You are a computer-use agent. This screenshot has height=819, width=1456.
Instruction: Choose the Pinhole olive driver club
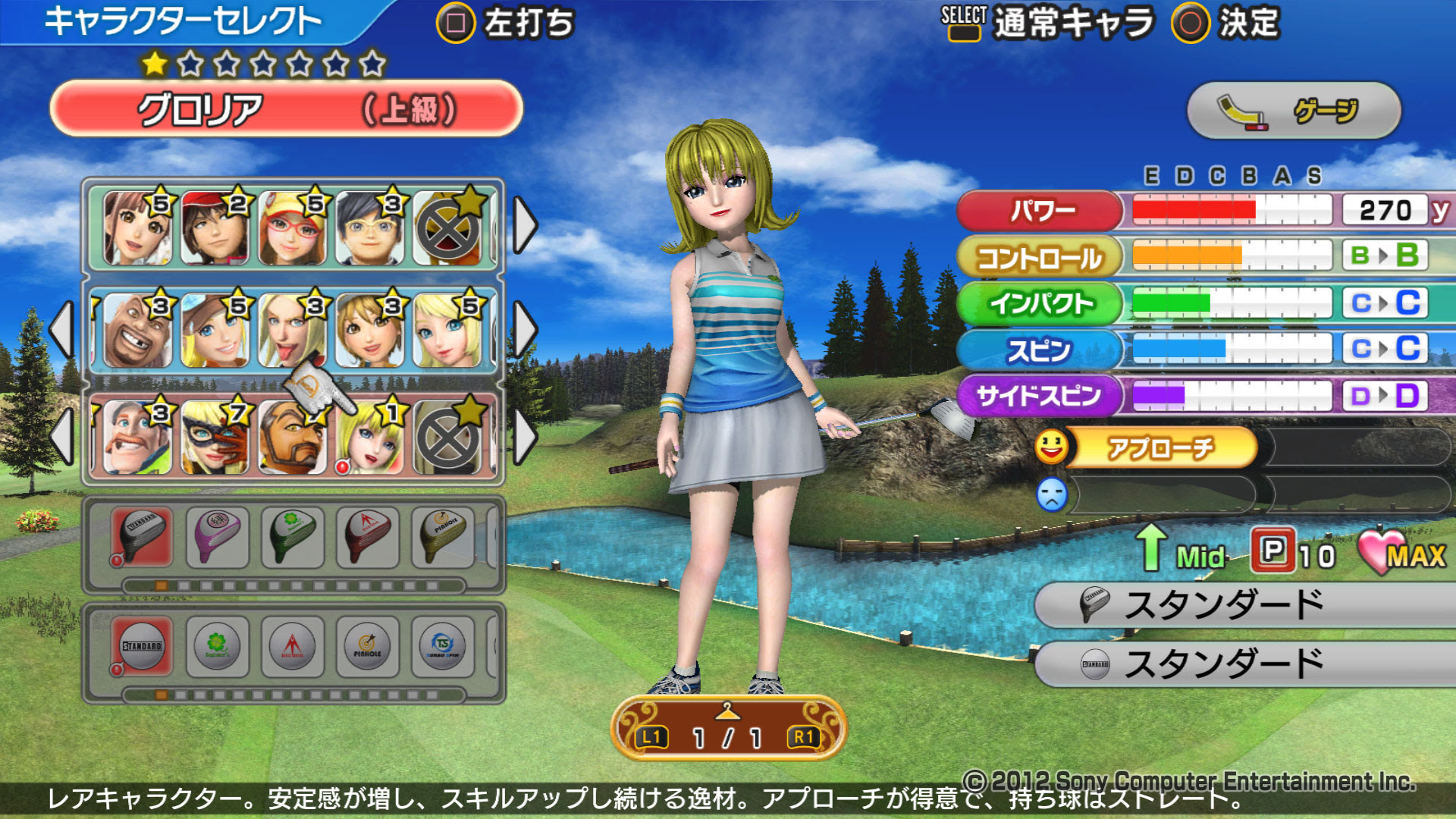(x=444, y=538)
